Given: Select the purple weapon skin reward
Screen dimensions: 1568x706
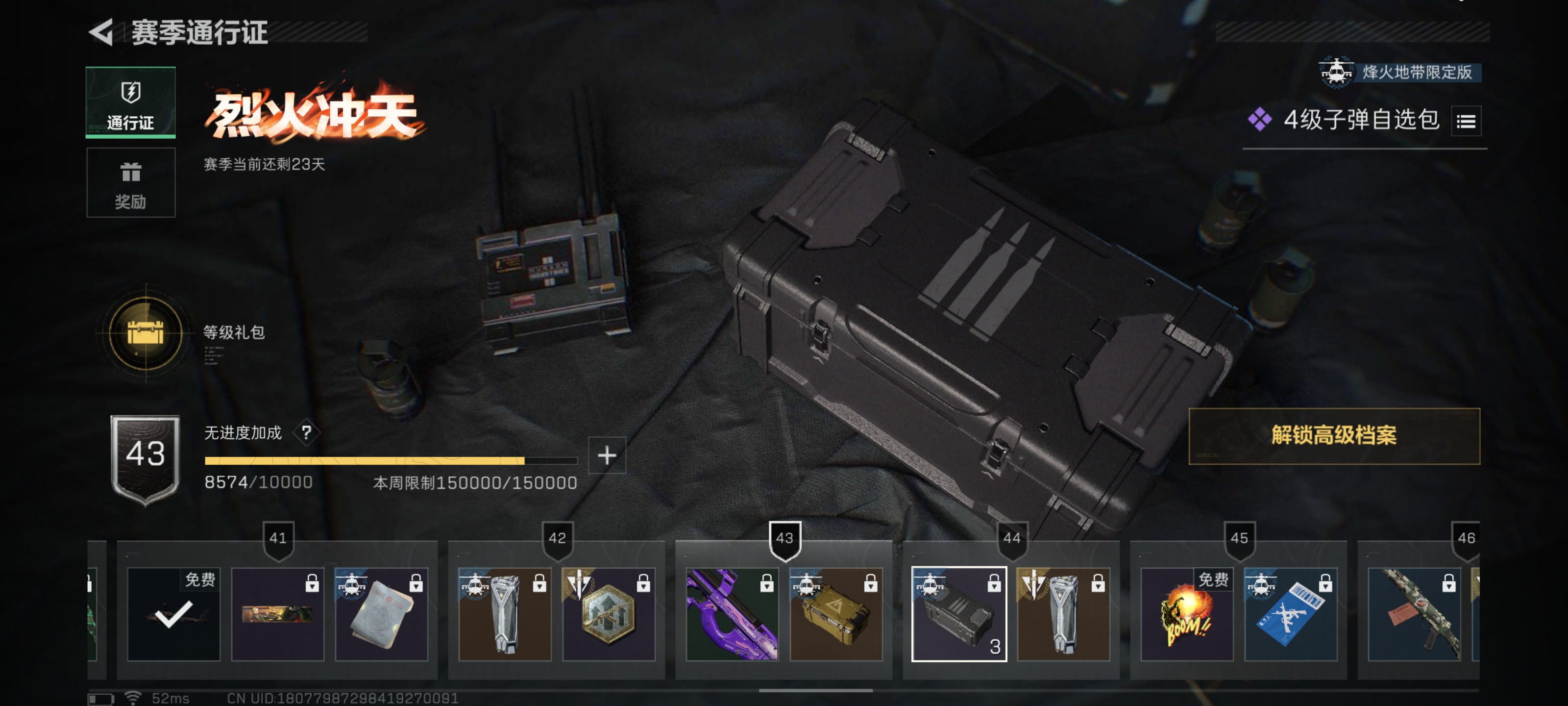Looking at the screenshot, I should click(x=732, y=613).
